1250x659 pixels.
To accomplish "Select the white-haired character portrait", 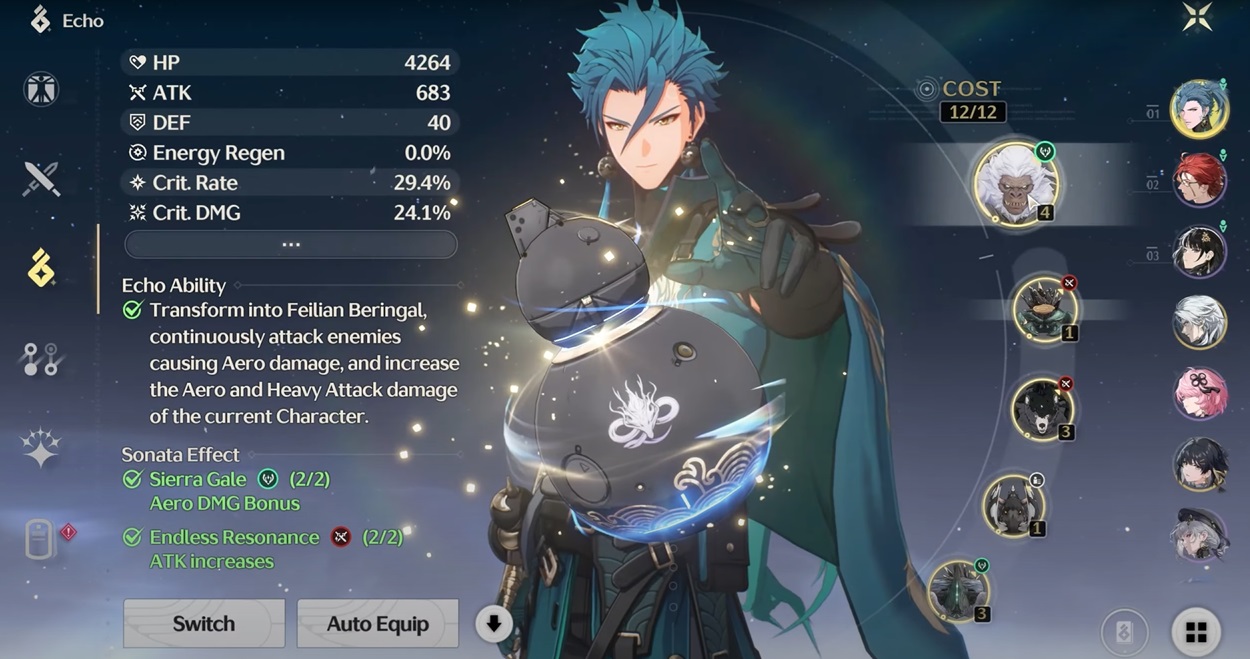I will (1199, 322).
